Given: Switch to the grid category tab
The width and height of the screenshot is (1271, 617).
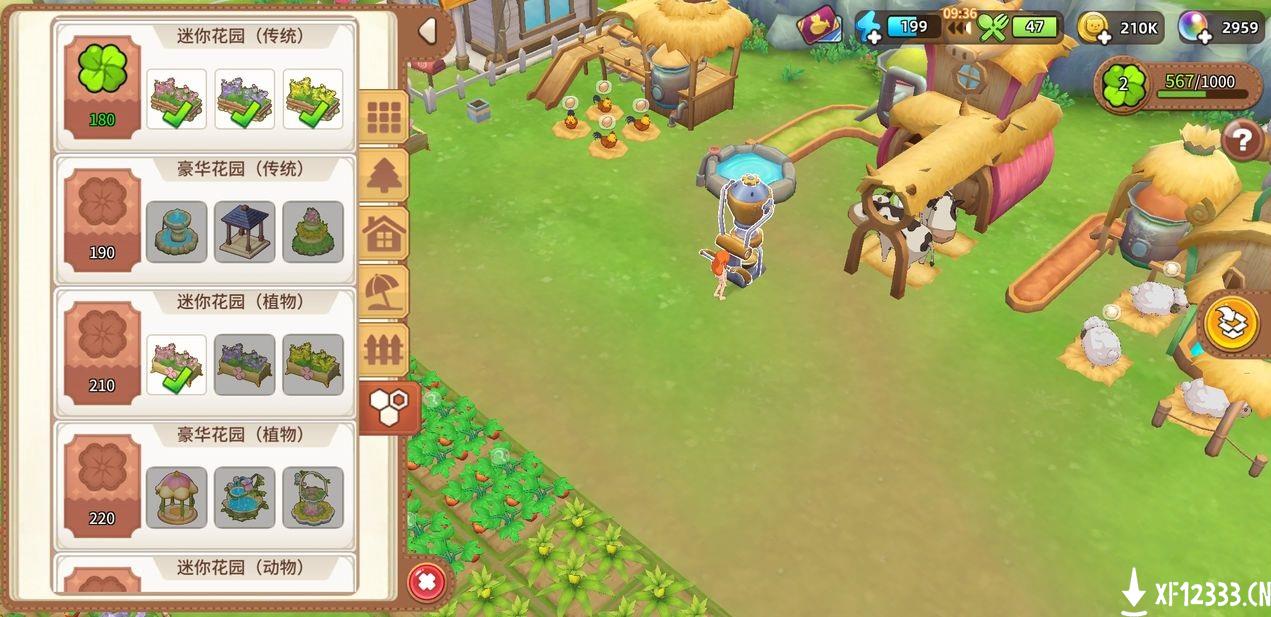Looking at the screenshot, I should coord(384,119).
